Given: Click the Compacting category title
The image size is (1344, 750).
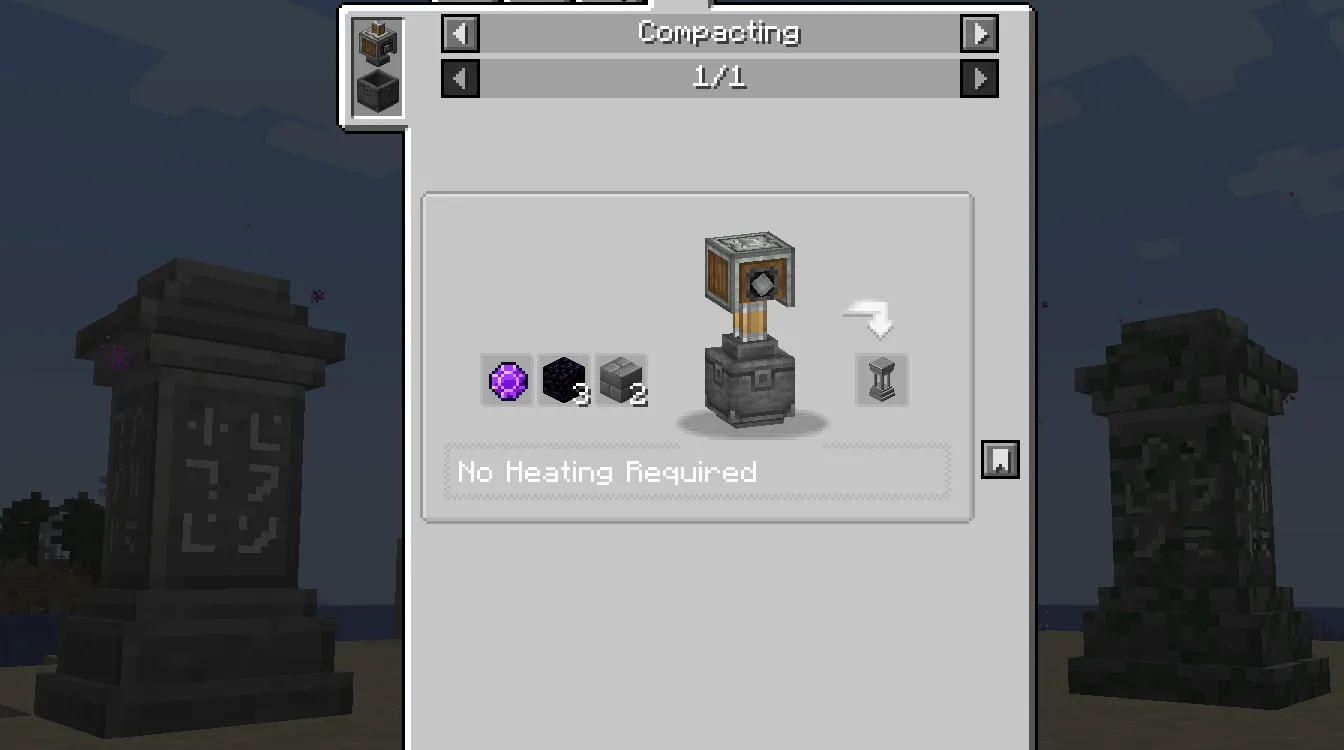Looking at the screenshot, I should [718, 33].
